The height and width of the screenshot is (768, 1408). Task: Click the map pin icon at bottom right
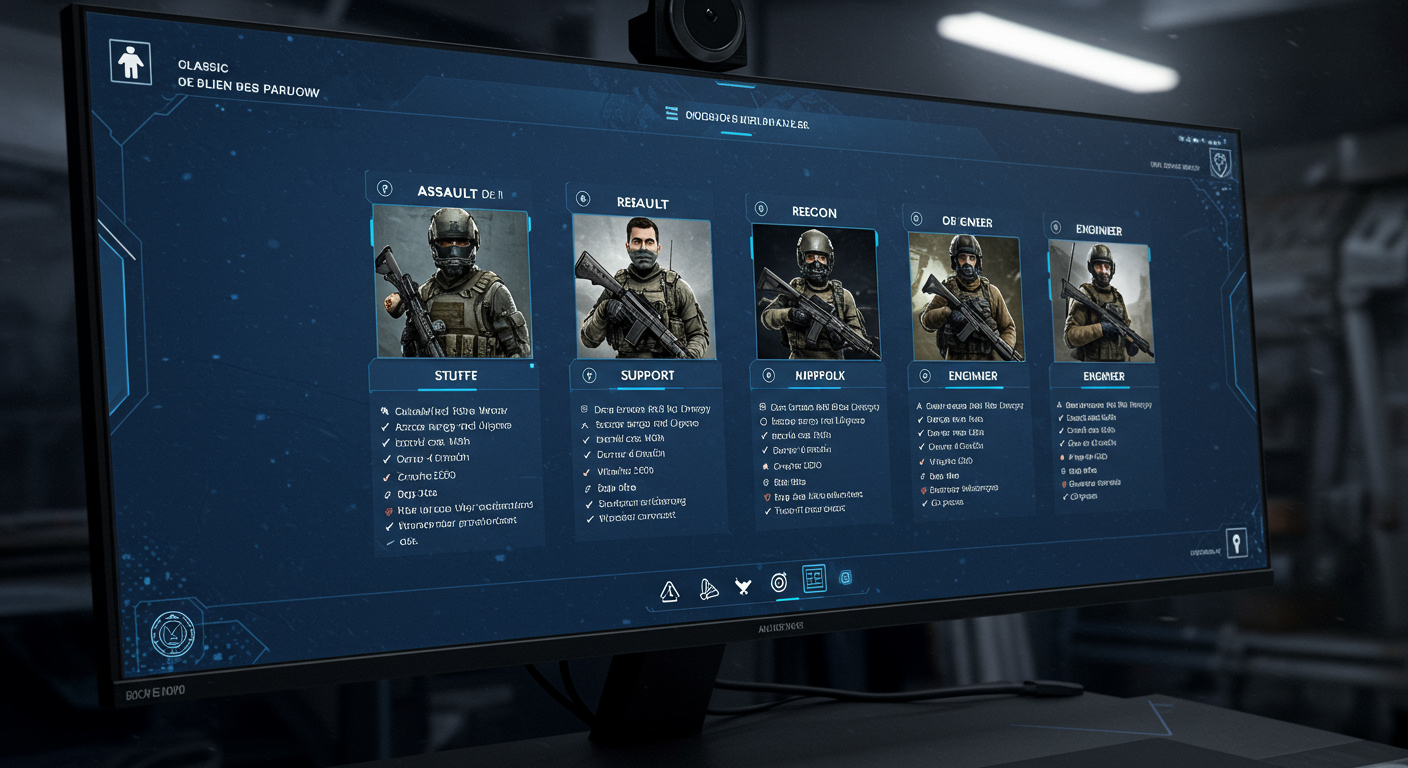point(1237,543)
